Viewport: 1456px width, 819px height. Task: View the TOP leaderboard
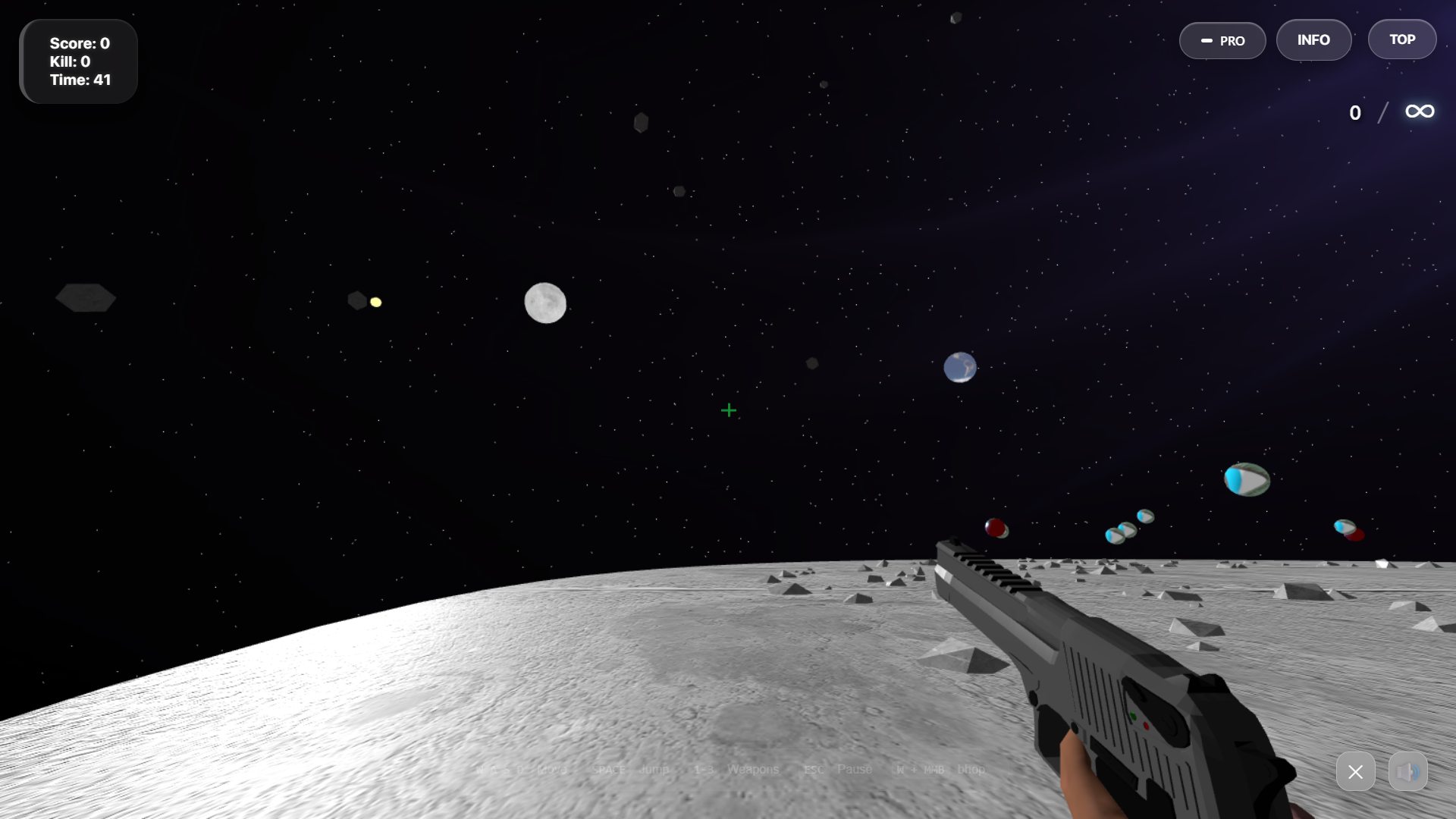tap(1401, 39)
